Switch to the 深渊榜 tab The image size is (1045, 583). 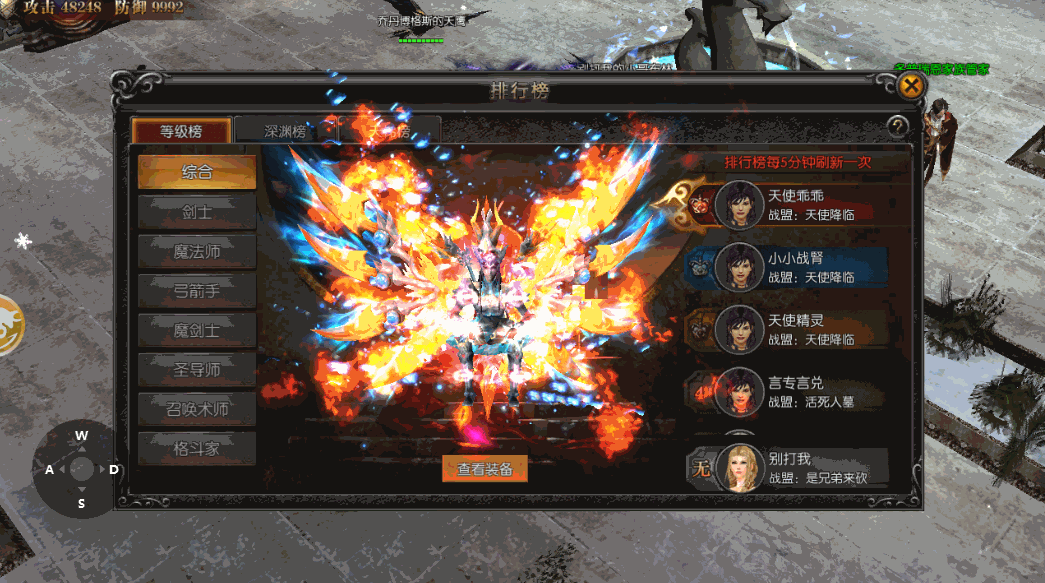pos(285,131)
